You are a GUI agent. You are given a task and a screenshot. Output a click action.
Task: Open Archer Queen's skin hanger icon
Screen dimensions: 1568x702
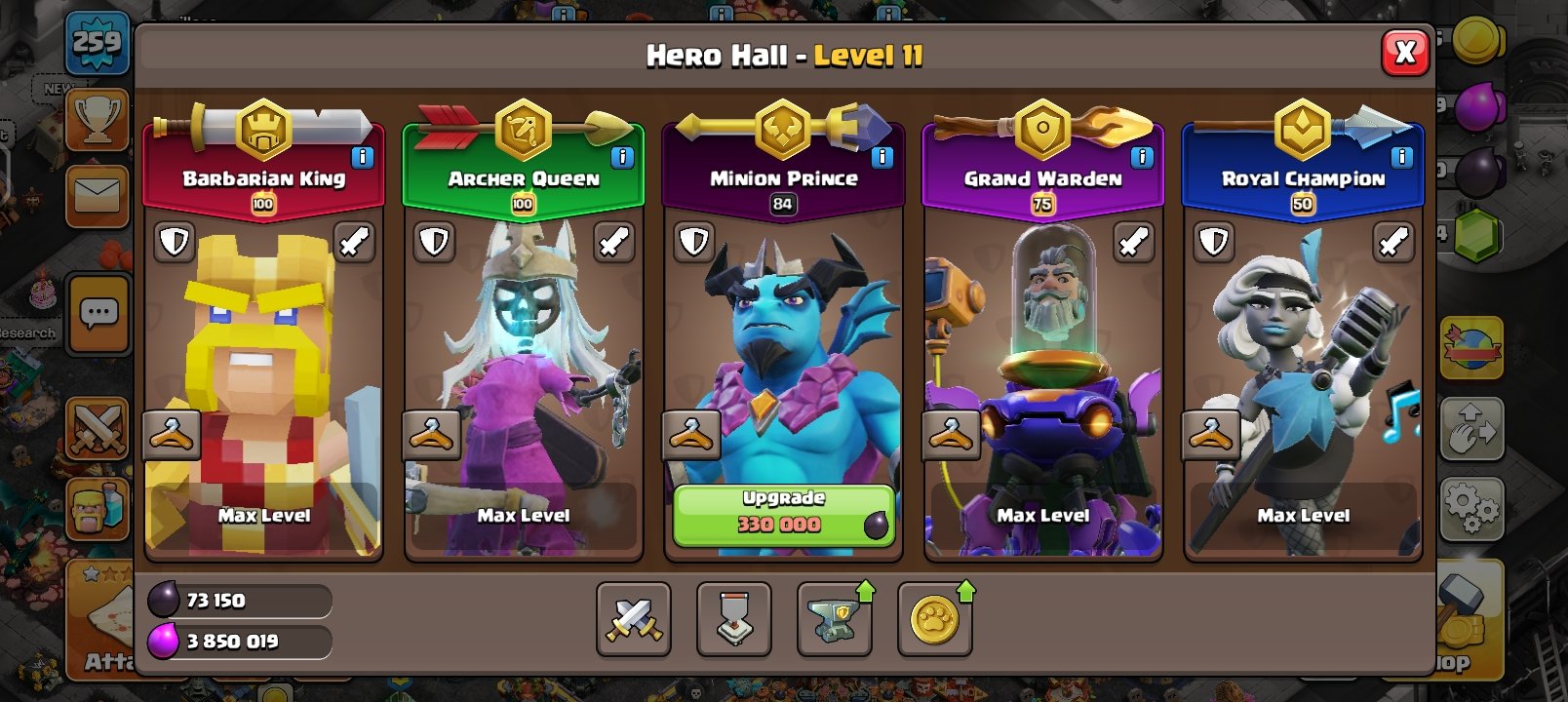point(432,435)
